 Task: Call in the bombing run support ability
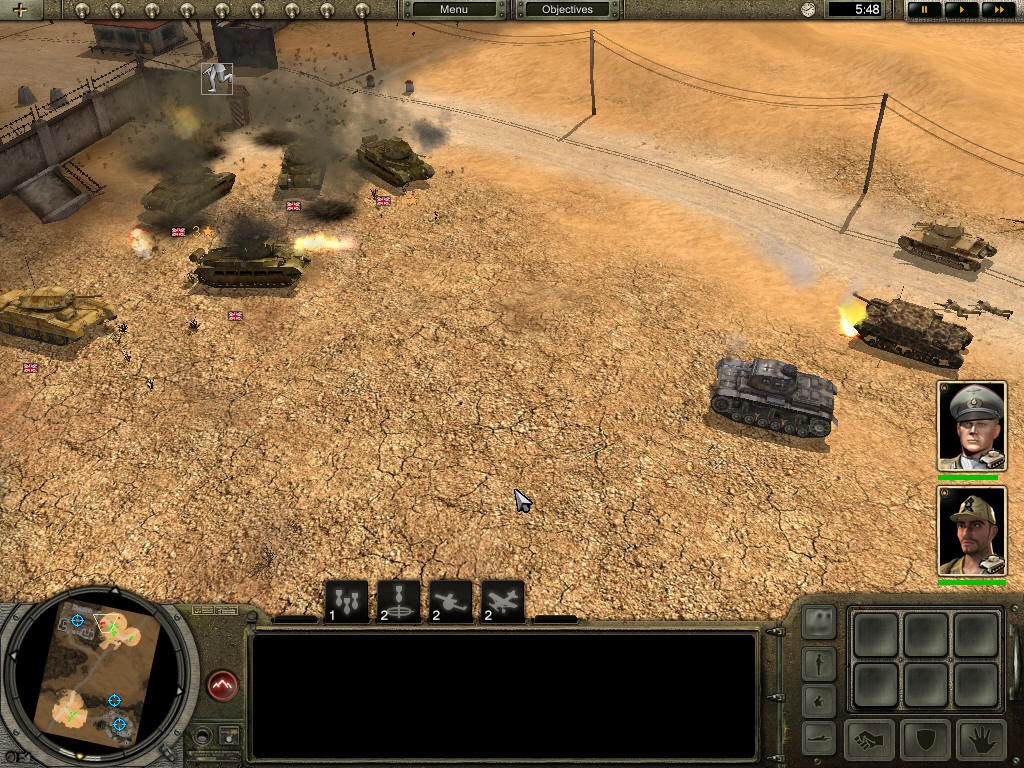pyautogui.click(x=346, y=602)
